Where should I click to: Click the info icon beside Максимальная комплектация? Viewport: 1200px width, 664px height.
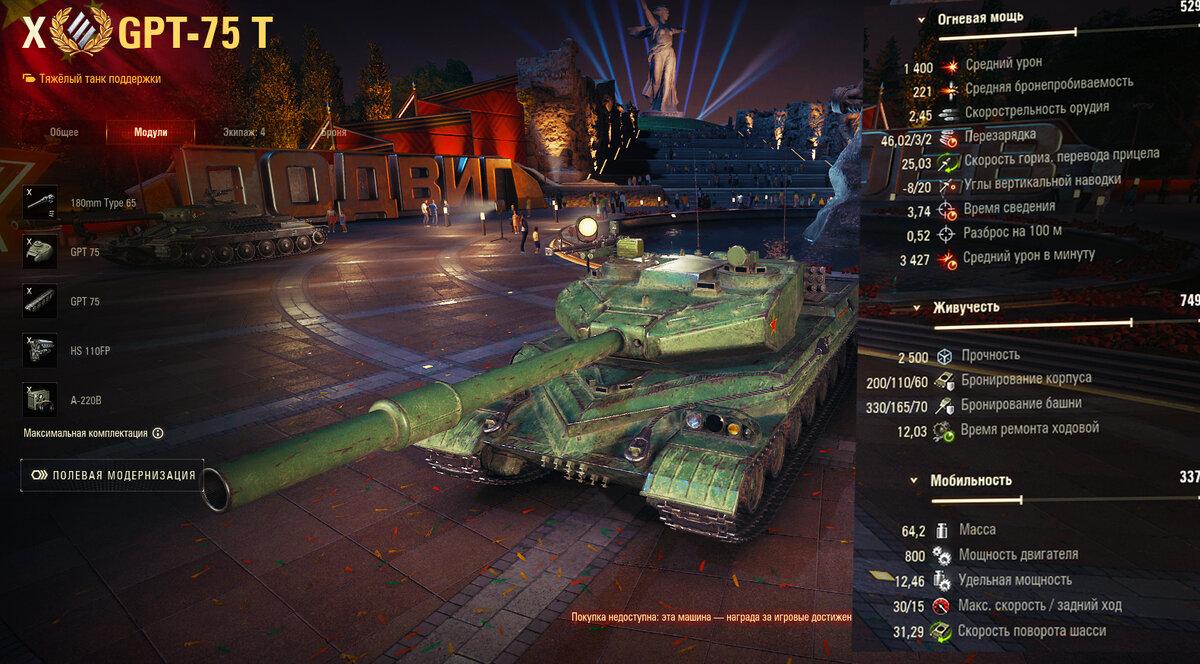[158, 434]
